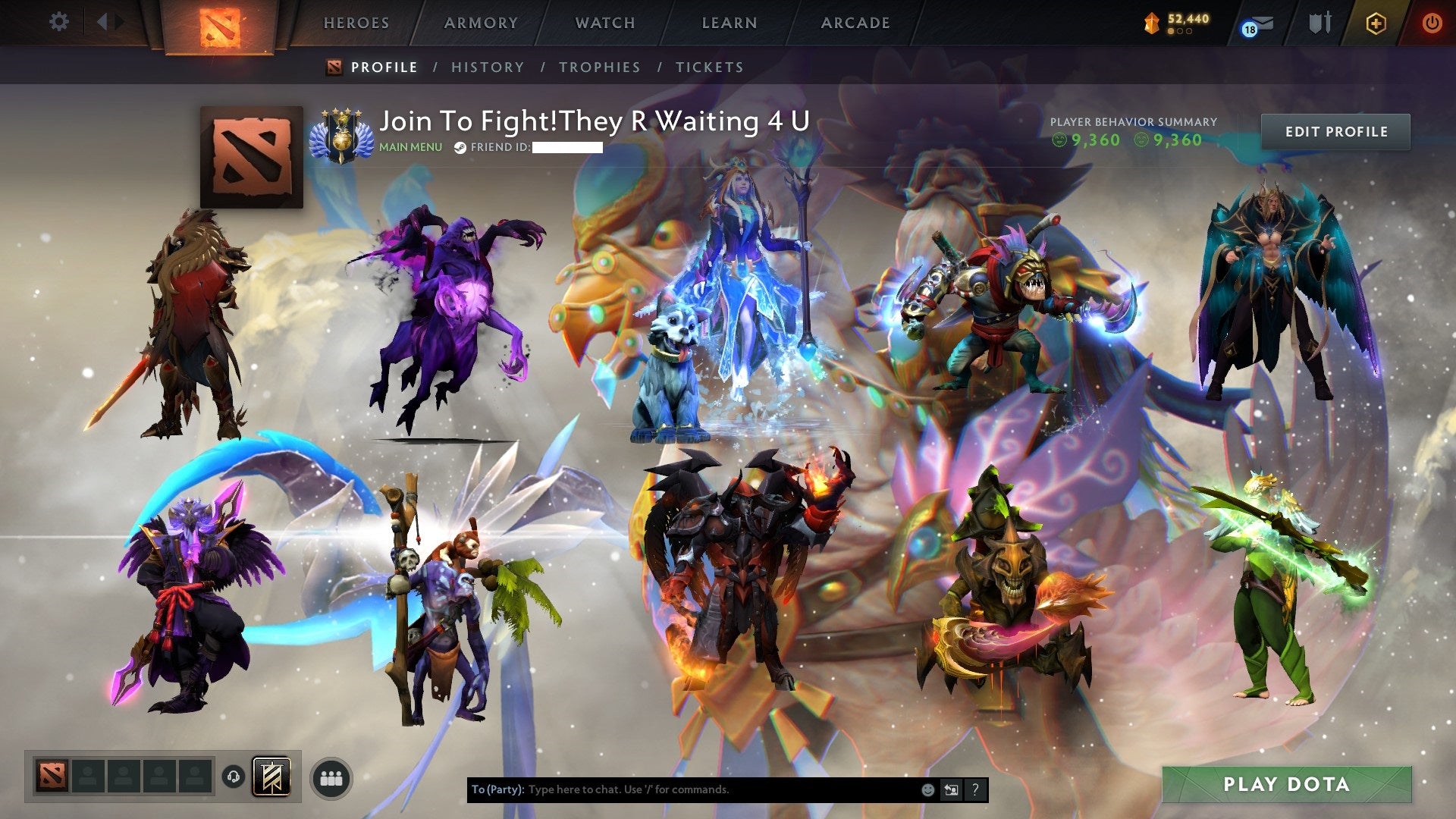Toggle the team finder three-person icon
Viewport: 1456px width, 819px height.
329,777
